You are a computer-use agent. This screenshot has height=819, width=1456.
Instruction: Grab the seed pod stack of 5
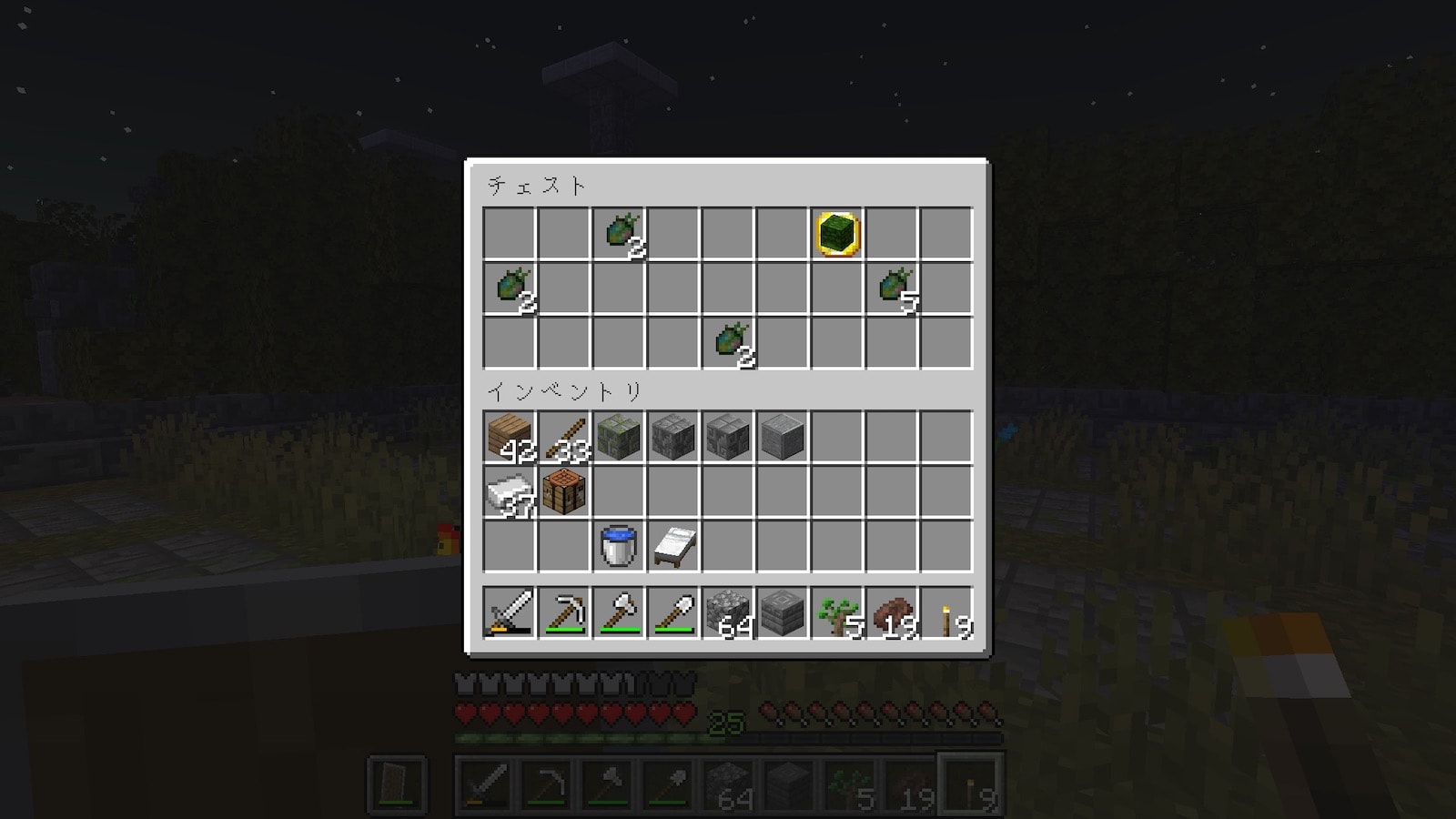[x=892, y=288]
